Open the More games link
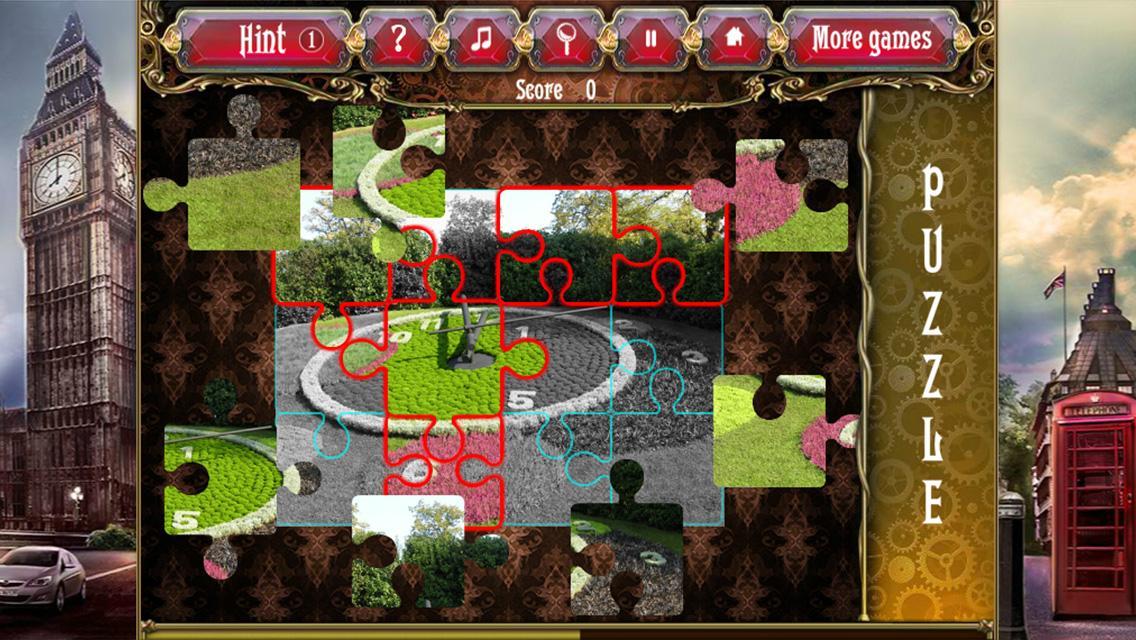 tap(871, 40)
